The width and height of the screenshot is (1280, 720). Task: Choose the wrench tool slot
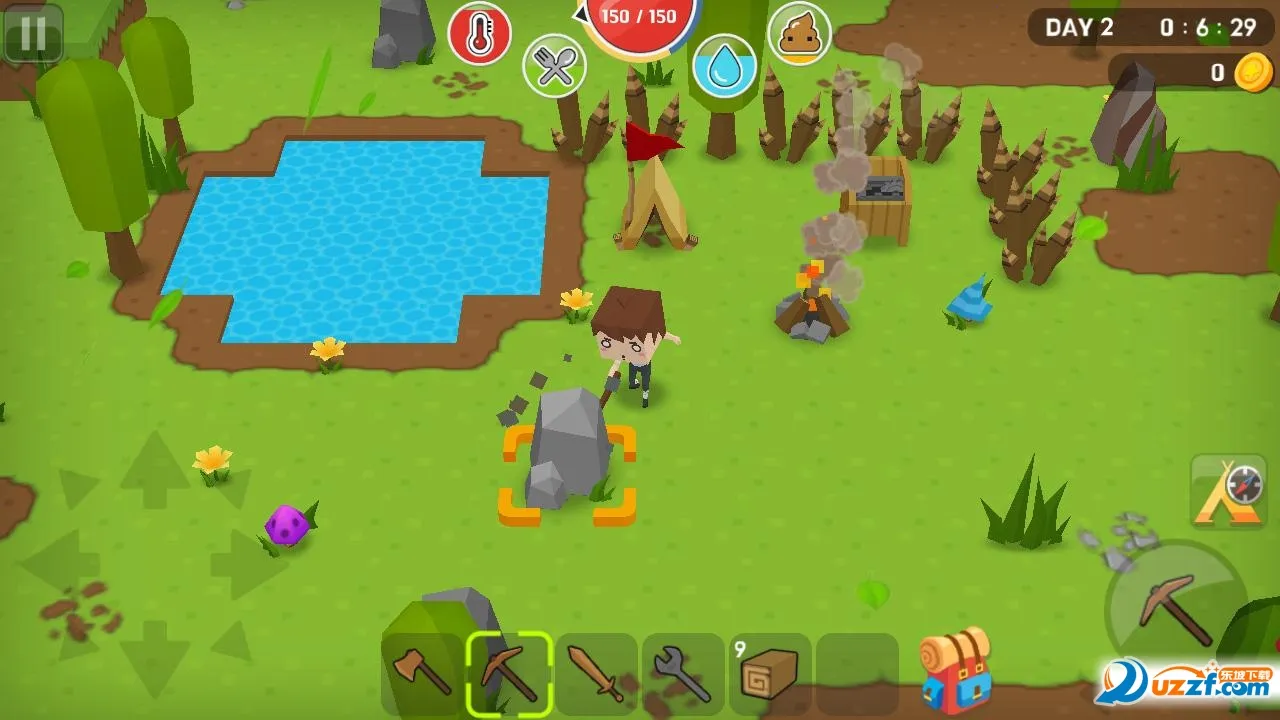(x=683, y=673)
